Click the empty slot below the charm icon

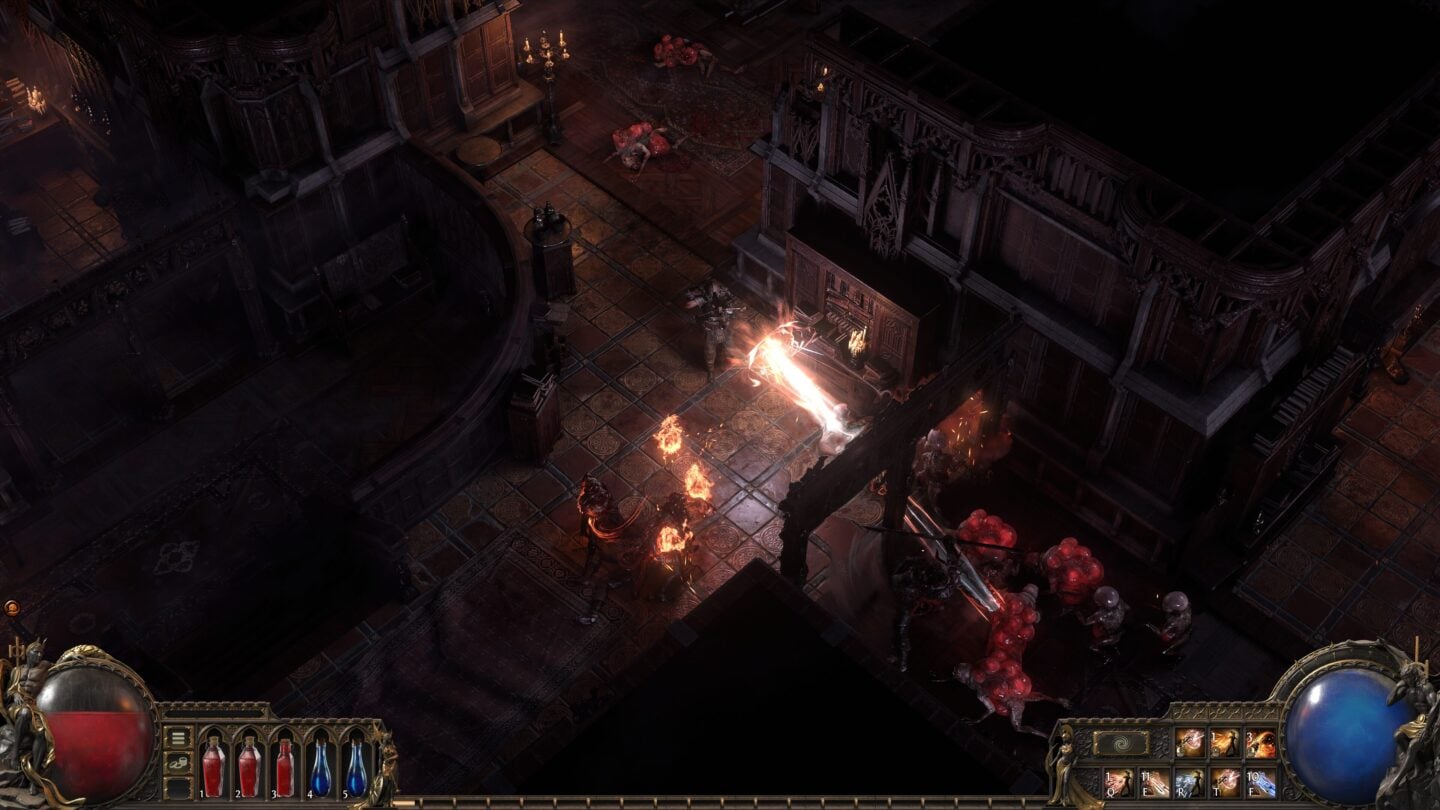pyautogui.click(x=178, y=789)
